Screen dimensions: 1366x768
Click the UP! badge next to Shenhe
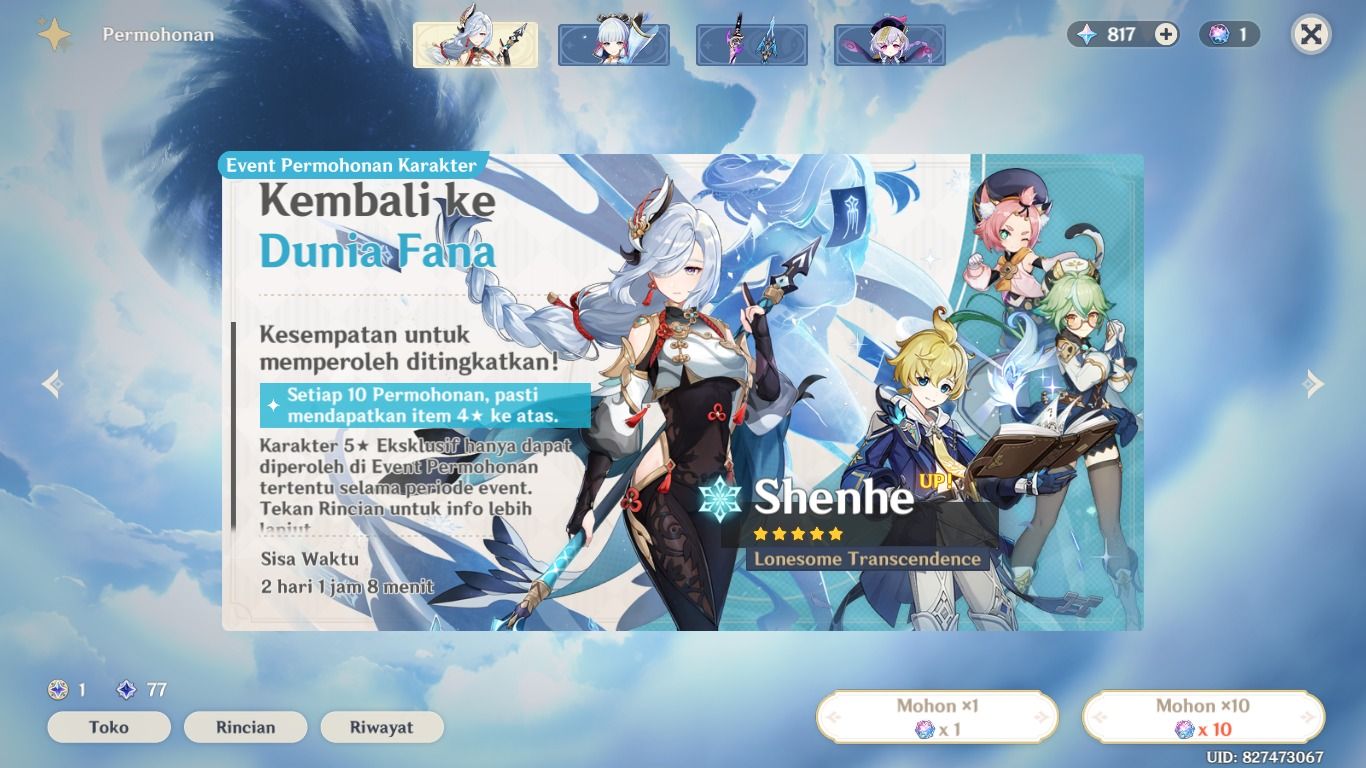pyautogui.click(x=934, y=481)
